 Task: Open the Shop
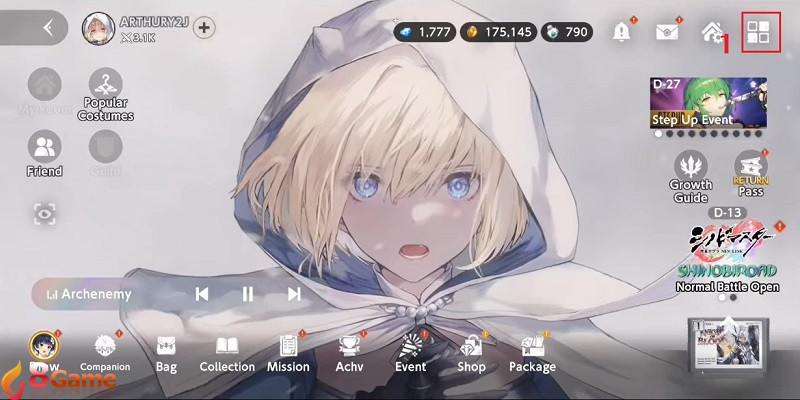[x=471, y=353]
